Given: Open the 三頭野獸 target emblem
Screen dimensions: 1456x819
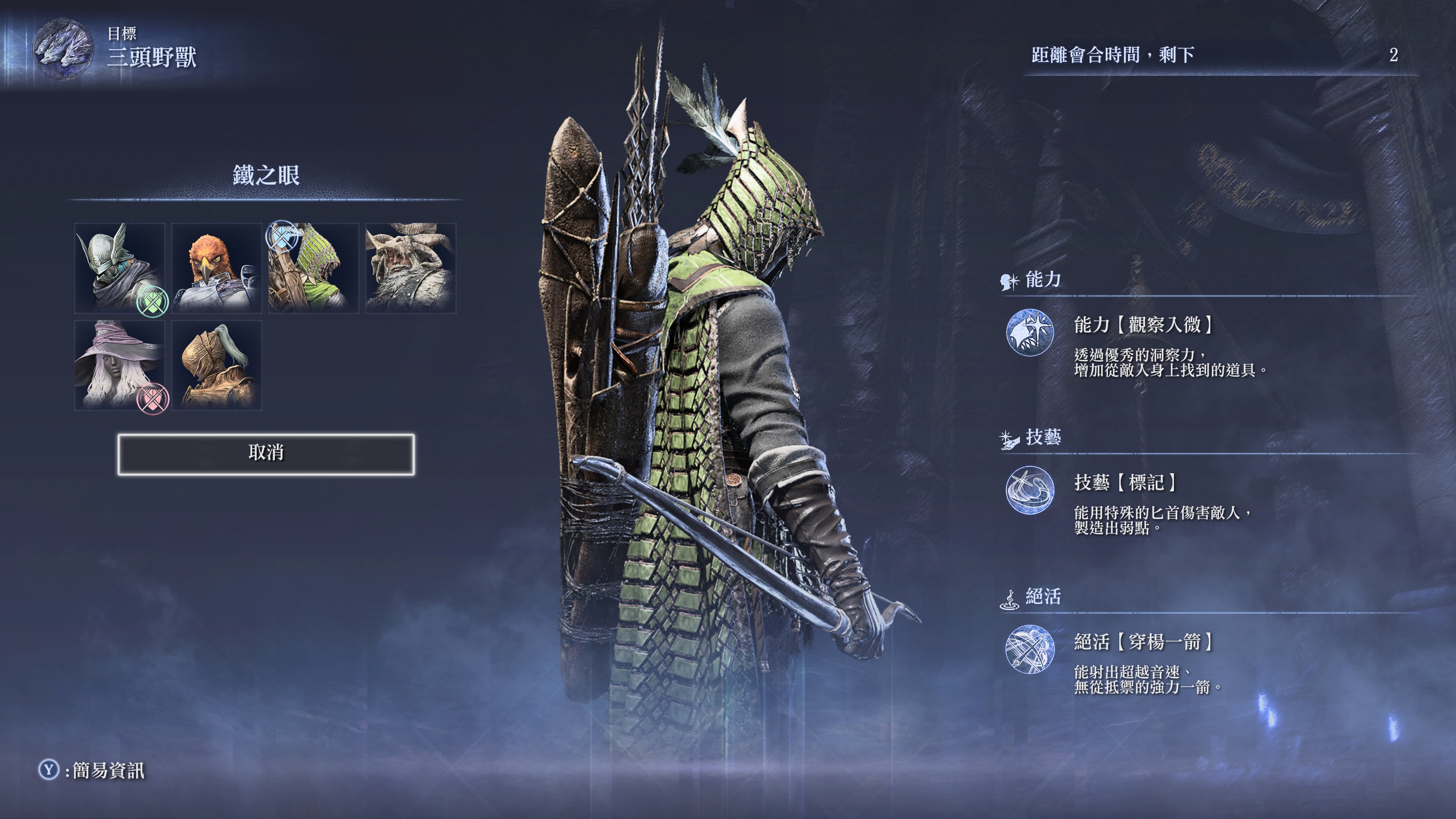Looking at the screenshot, I should (62, 50).
